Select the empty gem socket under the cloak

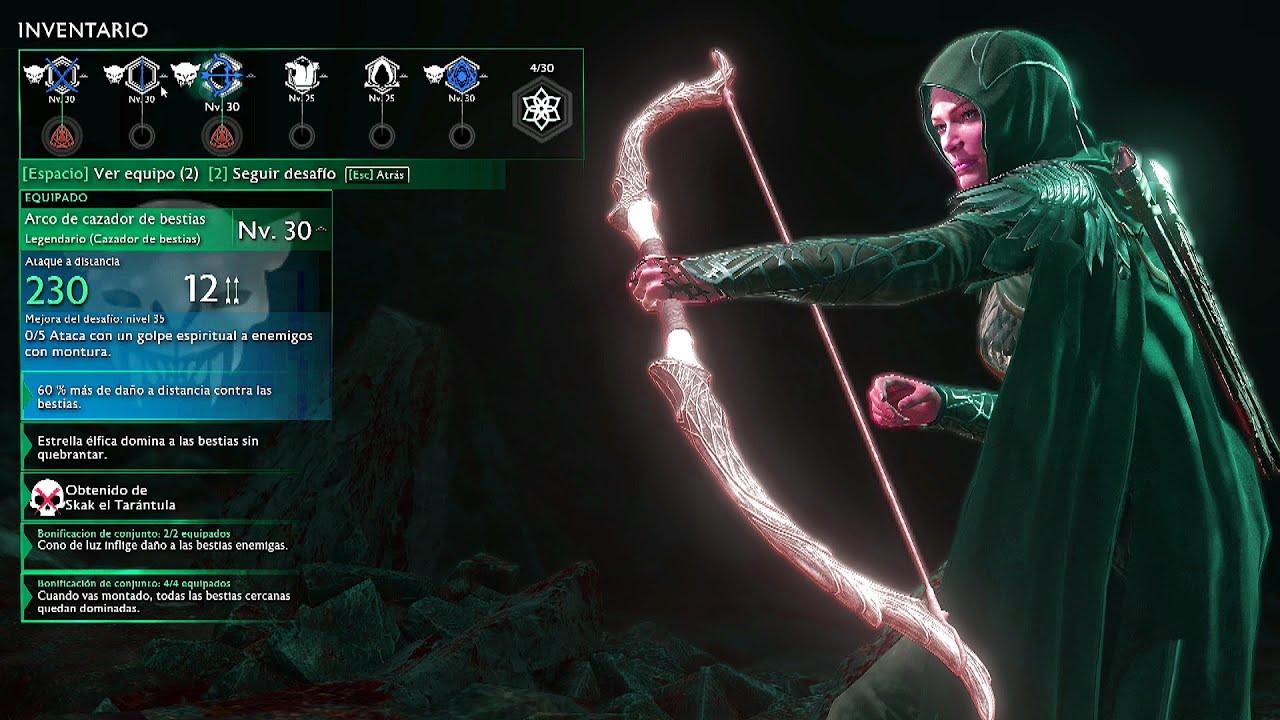pos(381,135)
